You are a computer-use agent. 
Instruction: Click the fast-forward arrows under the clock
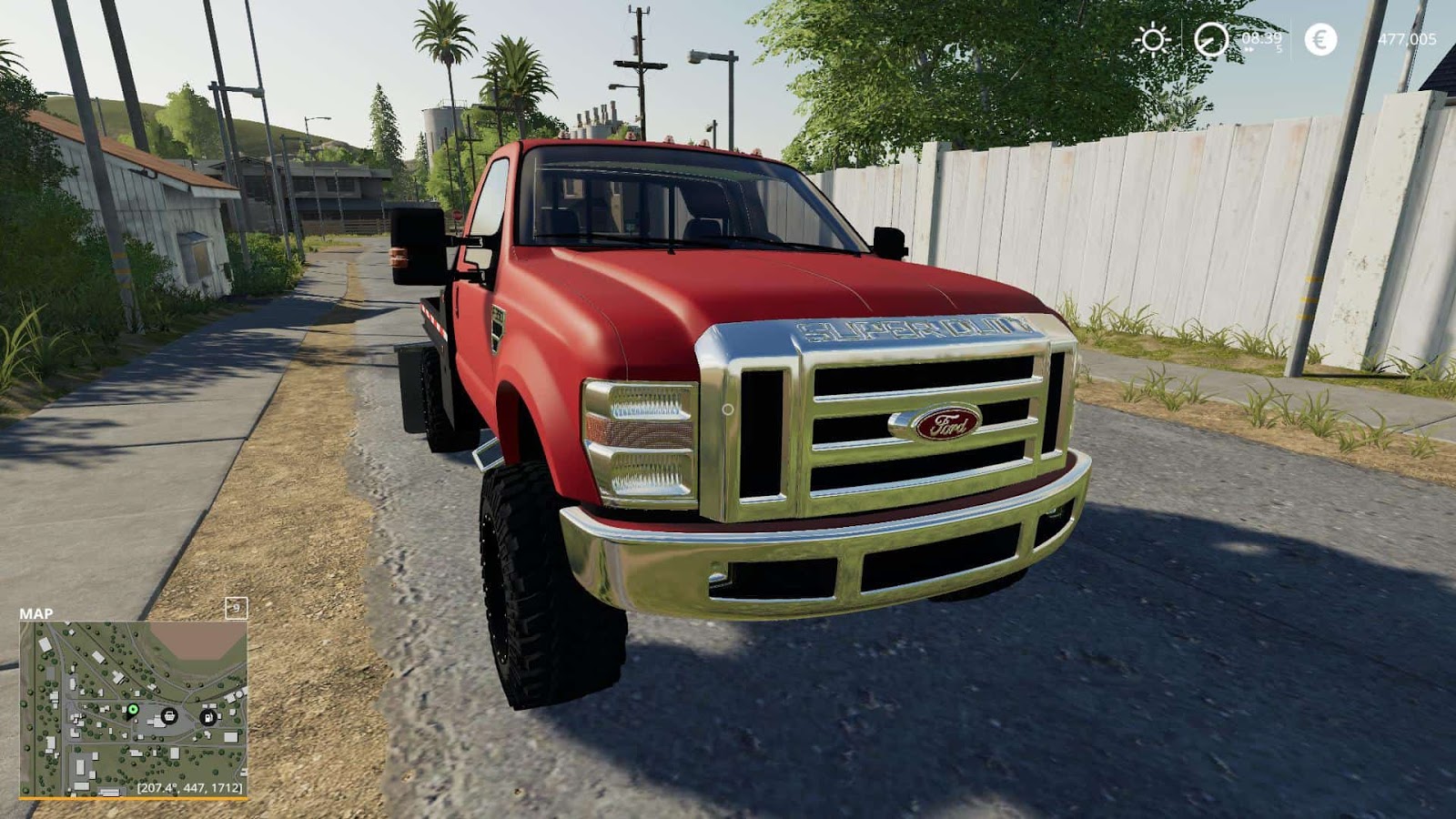coord(1250,48)
